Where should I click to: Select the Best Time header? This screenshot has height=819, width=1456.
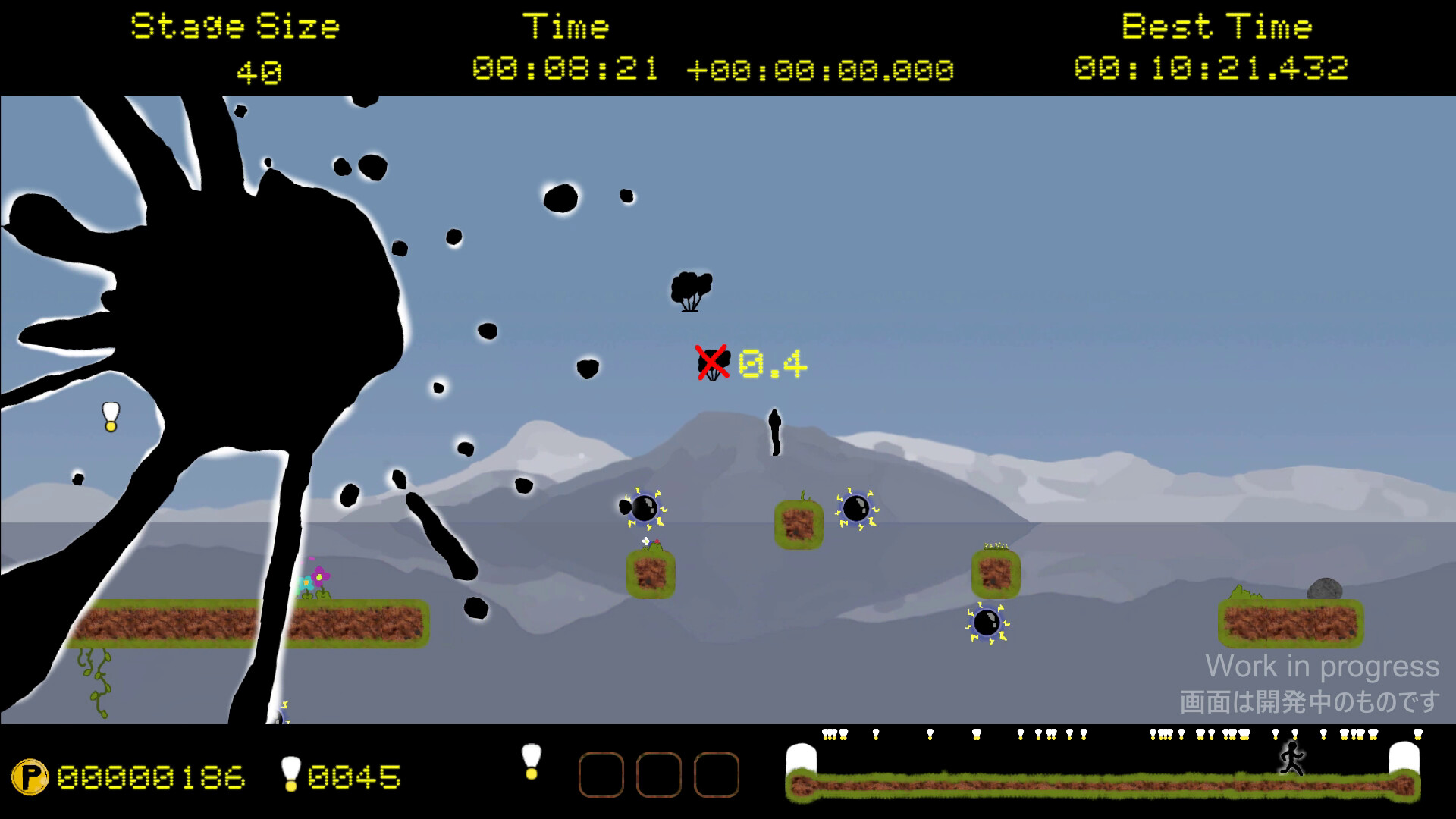tap(1216, 27)
